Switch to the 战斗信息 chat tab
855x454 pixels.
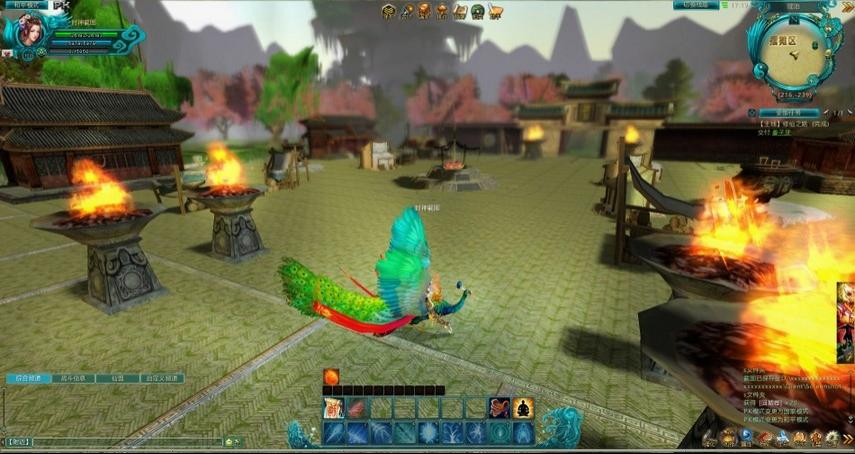point(75,379)
